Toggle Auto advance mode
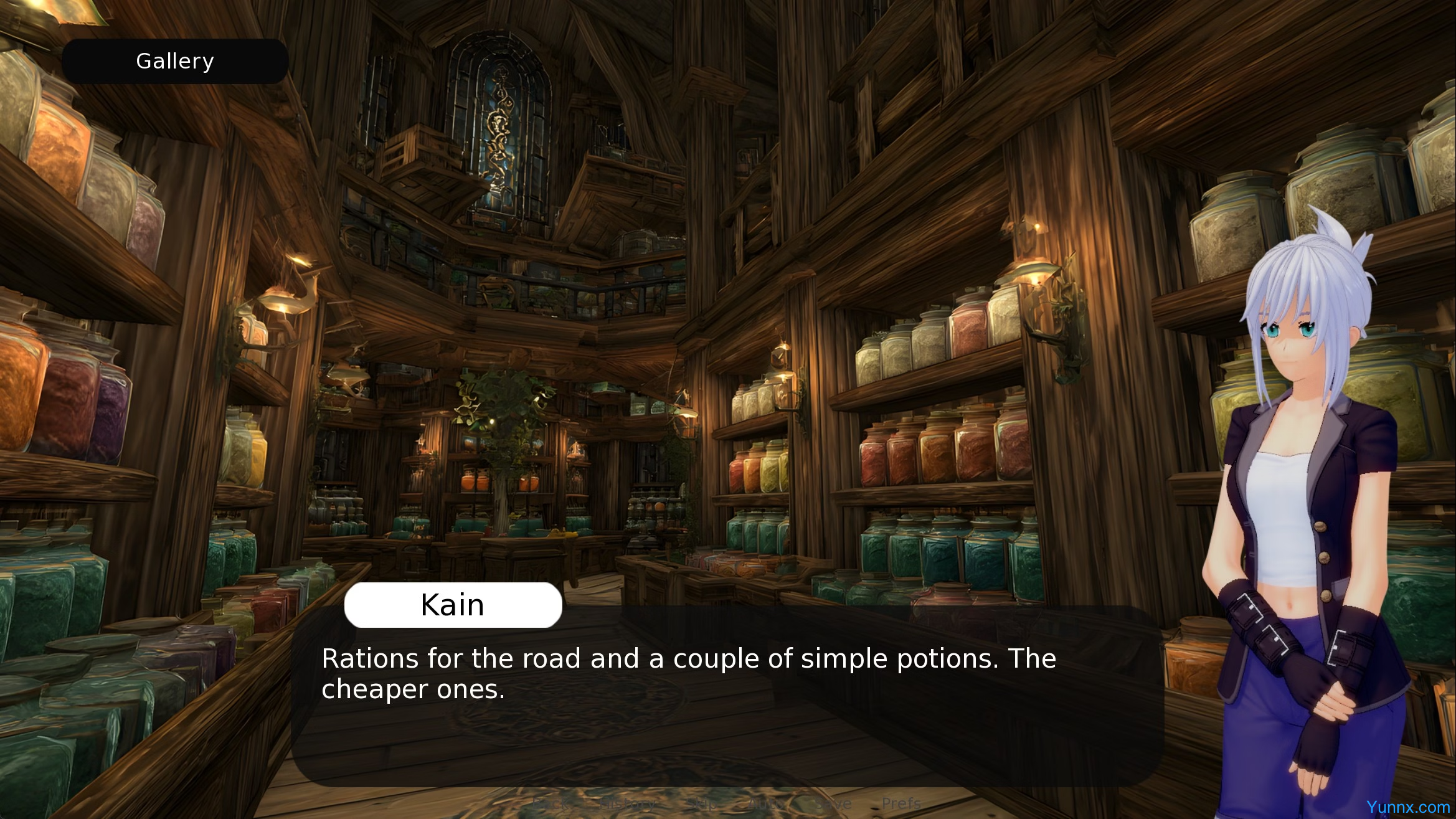Screen dimensions: 1456x819 click(766, 803)
